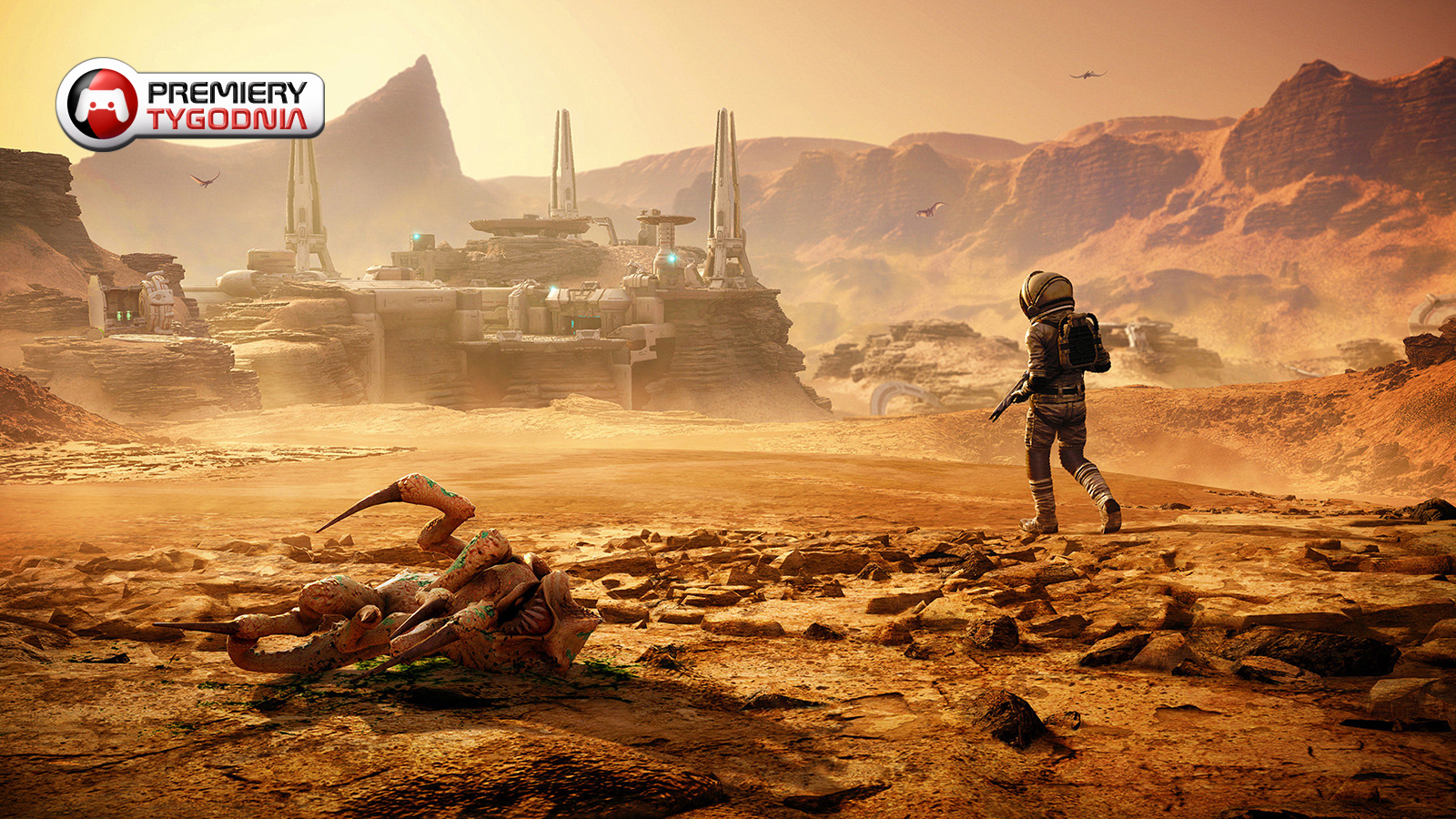
Task: Click the Premiery Tygodnia logo badge
Action: (190, 105)
